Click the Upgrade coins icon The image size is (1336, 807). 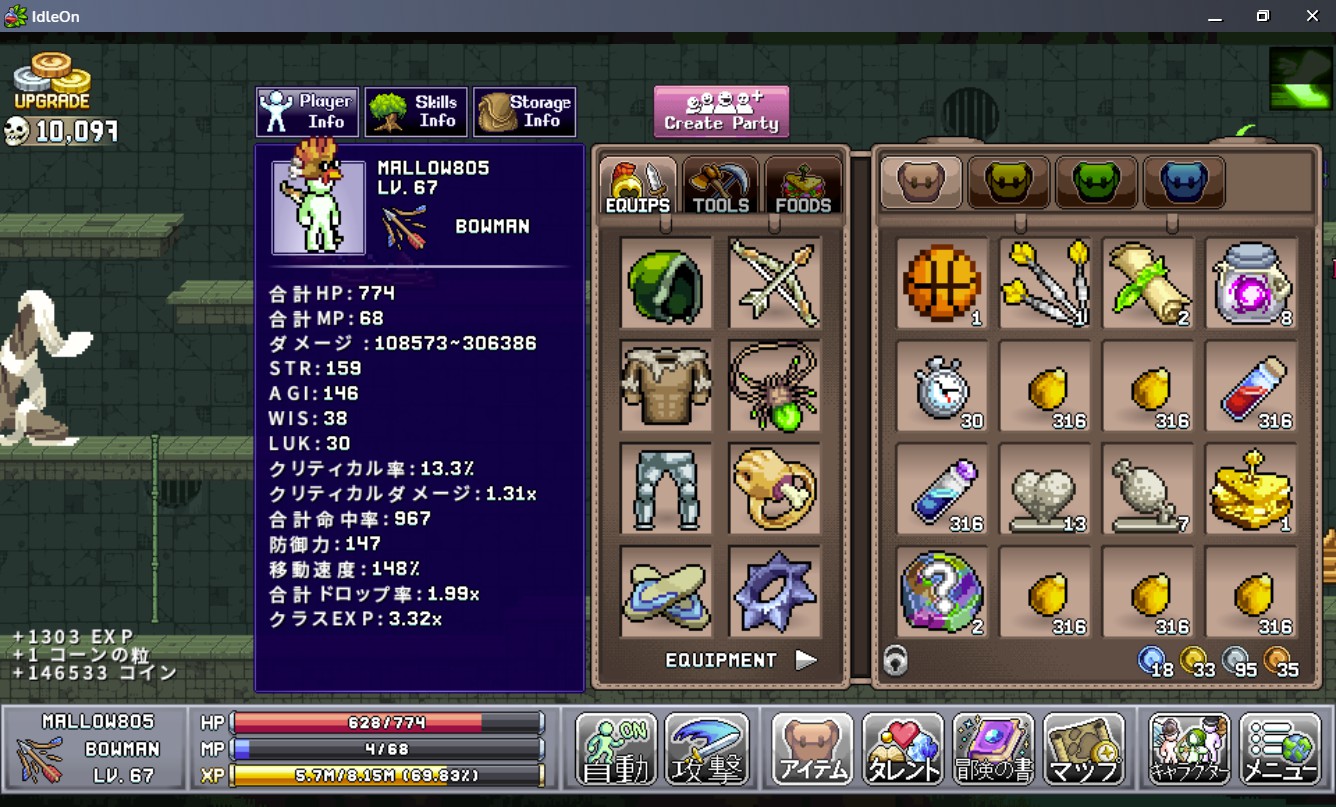(52, 82)
